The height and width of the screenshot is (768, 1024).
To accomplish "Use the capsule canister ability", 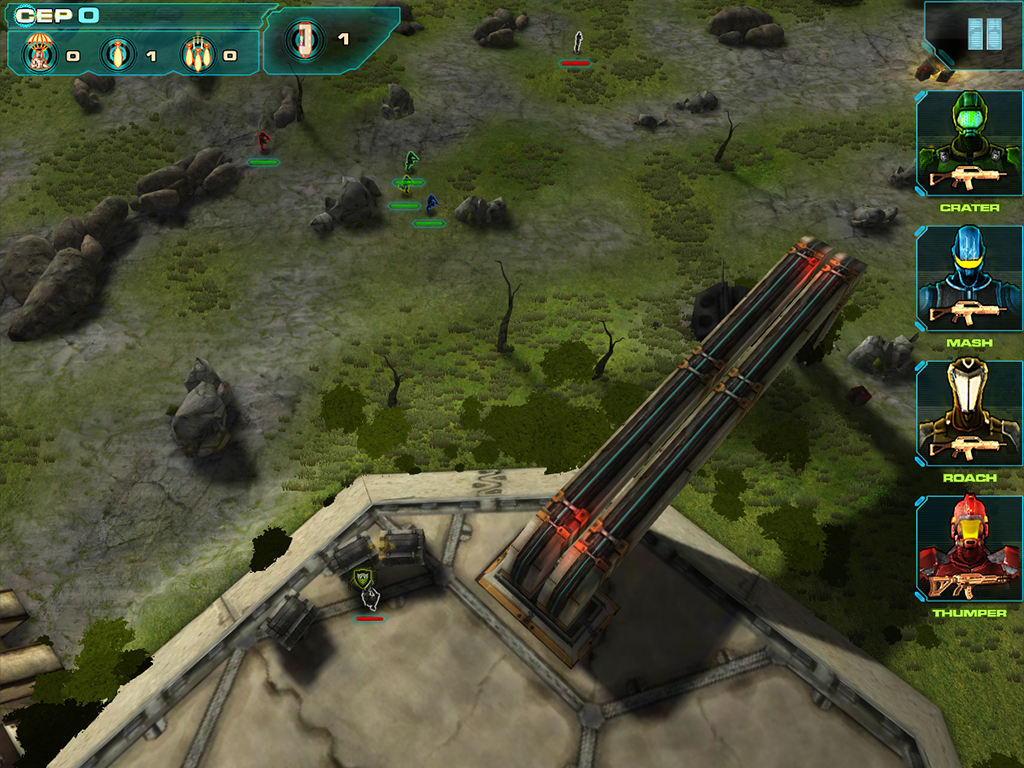I will pyautogui.click(x=304, y=39).
